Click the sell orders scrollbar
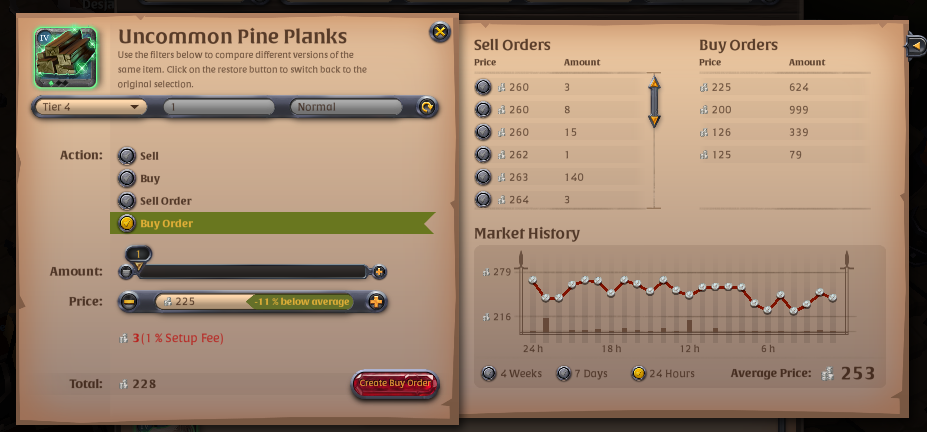The height and width of the screenshot is (432, 927). [x=654, y=101]
